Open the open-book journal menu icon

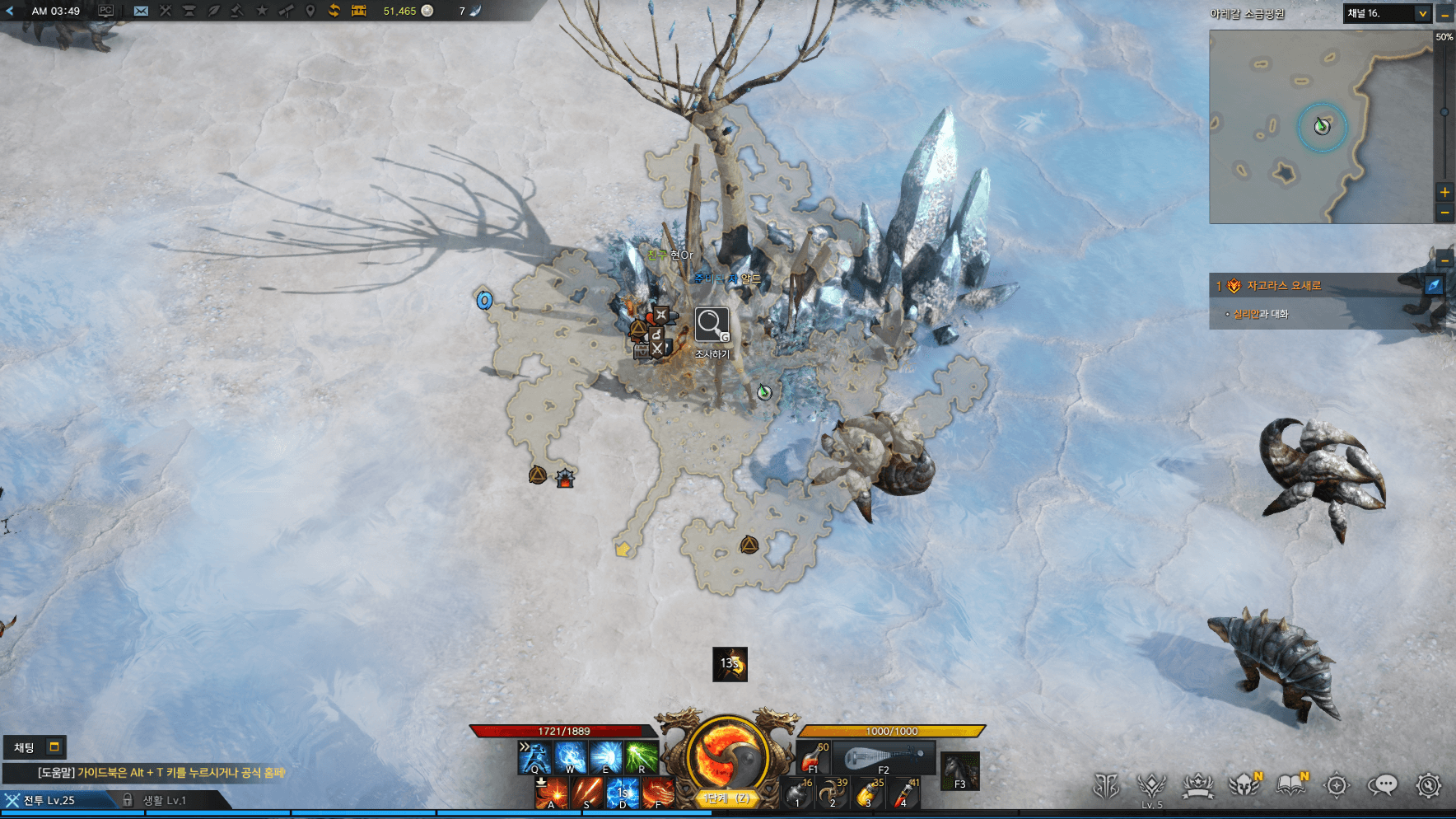[x=1290, y=785]
